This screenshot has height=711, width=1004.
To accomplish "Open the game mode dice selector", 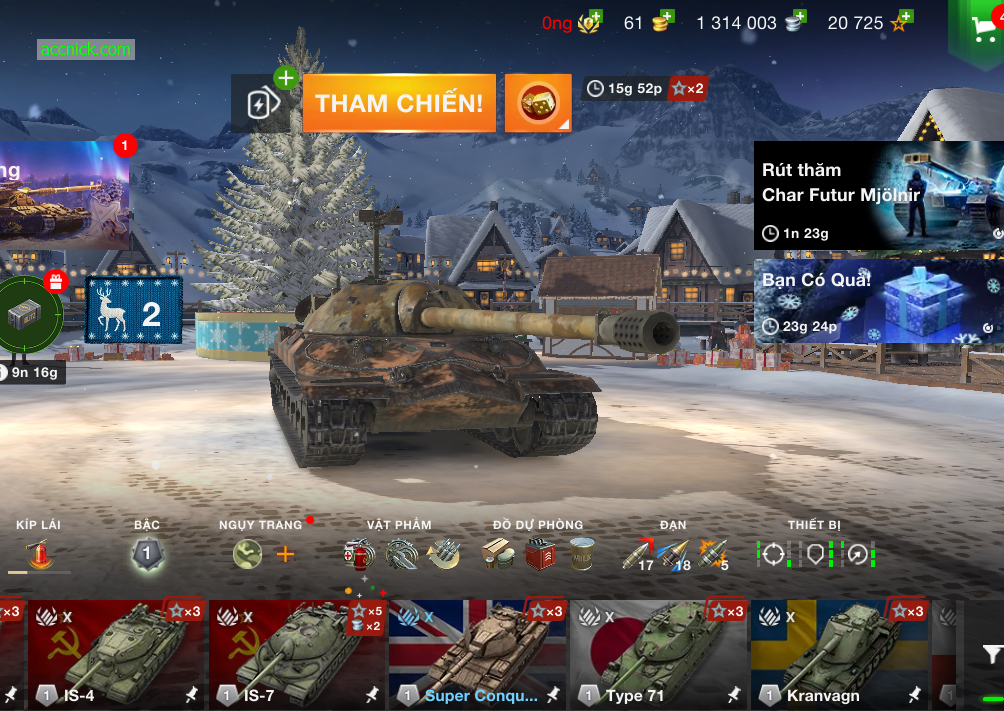I will coord(538,103).
